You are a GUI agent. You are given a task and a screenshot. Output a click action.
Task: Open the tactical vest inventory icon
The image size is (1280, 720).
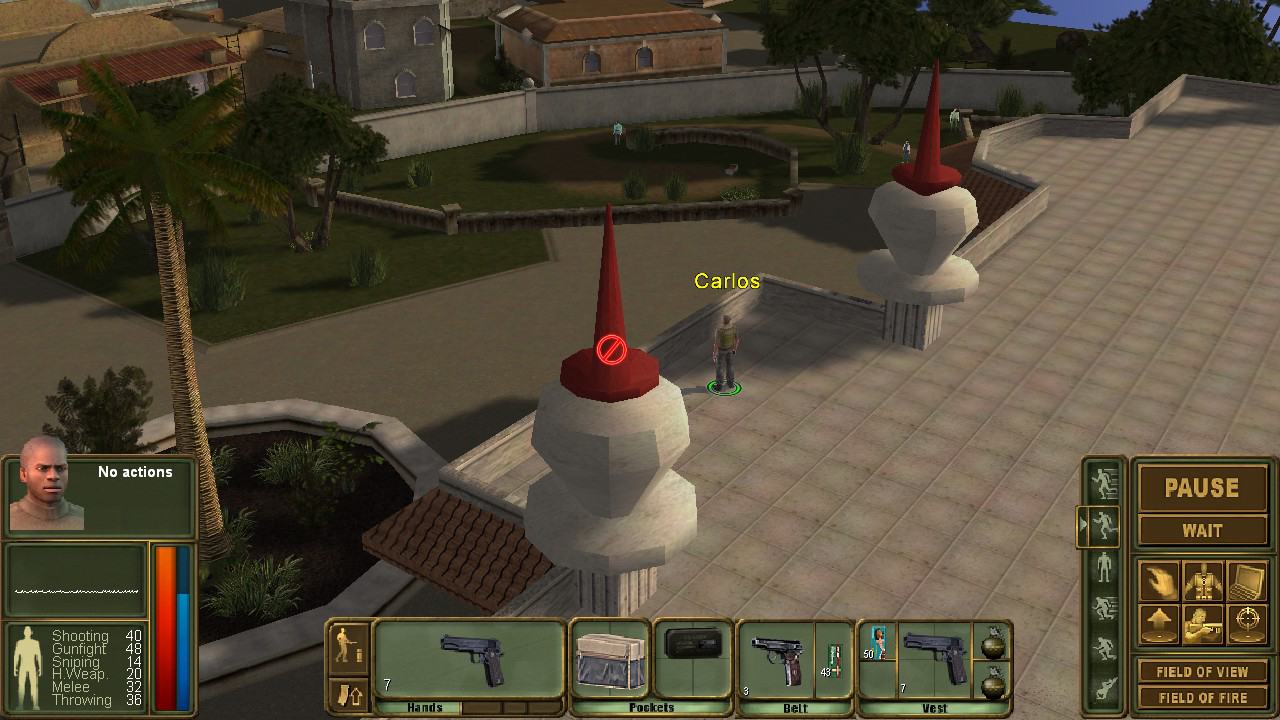[1203, 580]
